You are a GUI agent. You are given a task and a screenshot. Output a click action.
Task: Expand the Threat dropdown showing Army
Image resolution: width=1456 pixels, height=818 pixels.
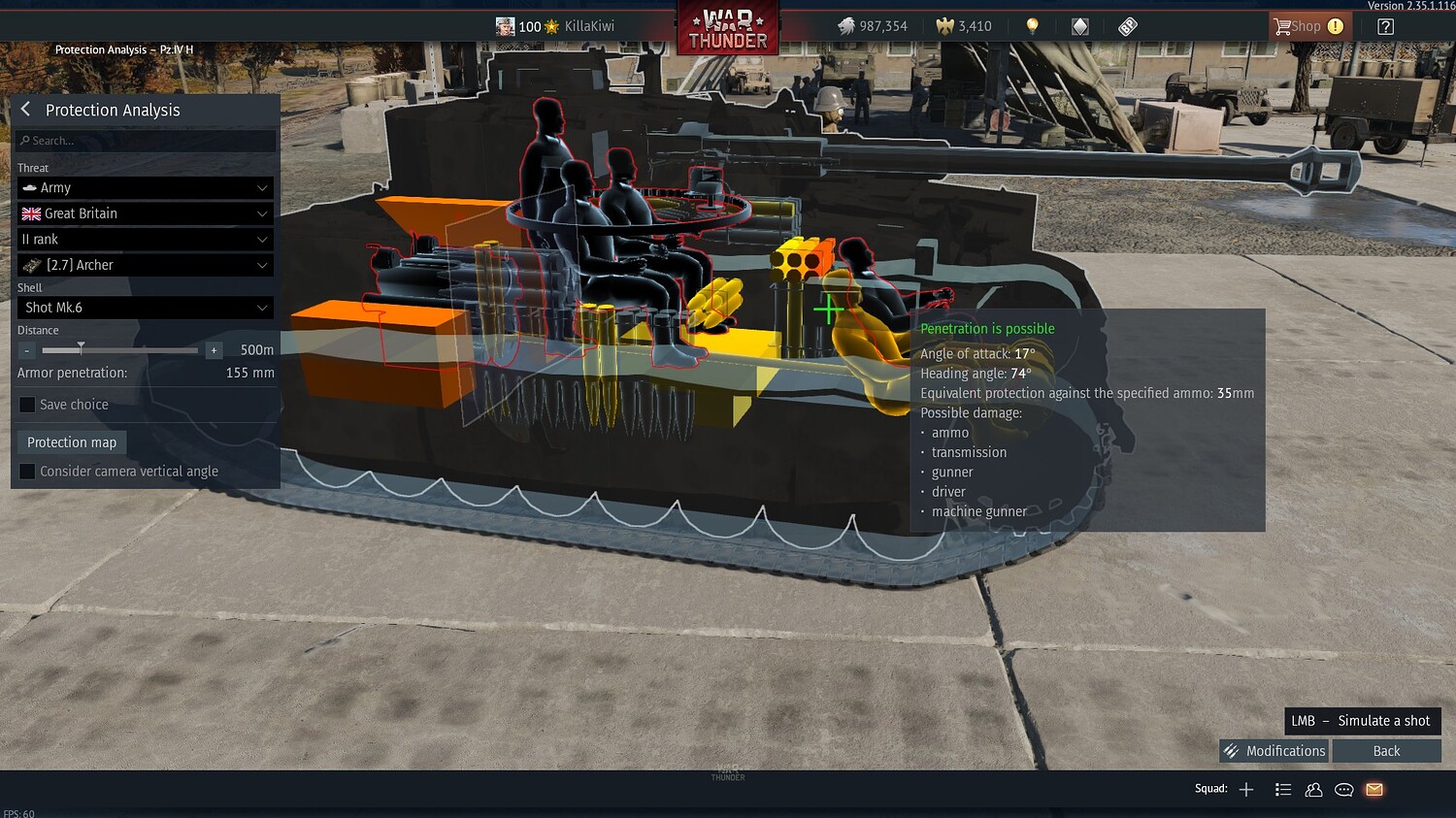point(144,187)
